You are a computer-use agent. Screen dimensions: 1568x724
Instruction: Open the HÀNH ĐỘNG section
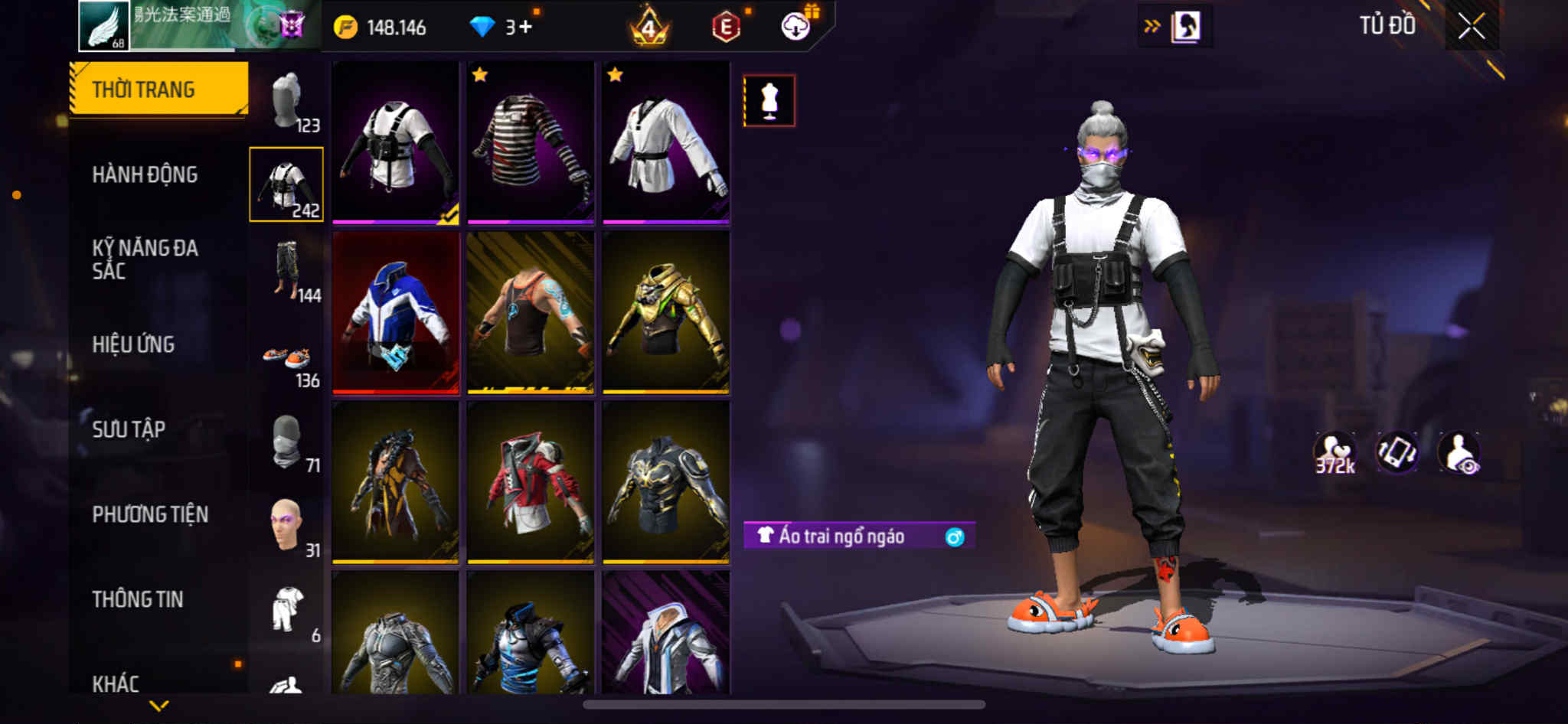[x=145, y=174]
